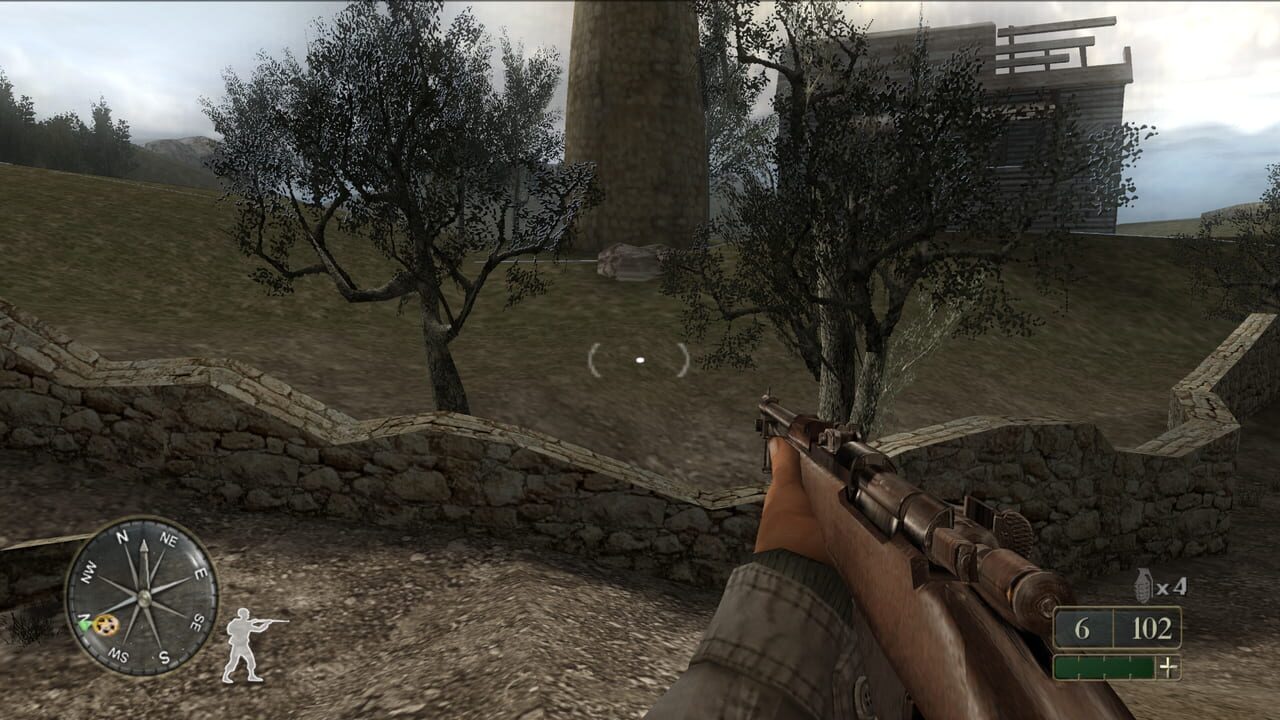Screen dimensions: 1280x720
Task: Click the grenade icon in the HUD
Action: pyautogui.click(x=1143, y=585)
